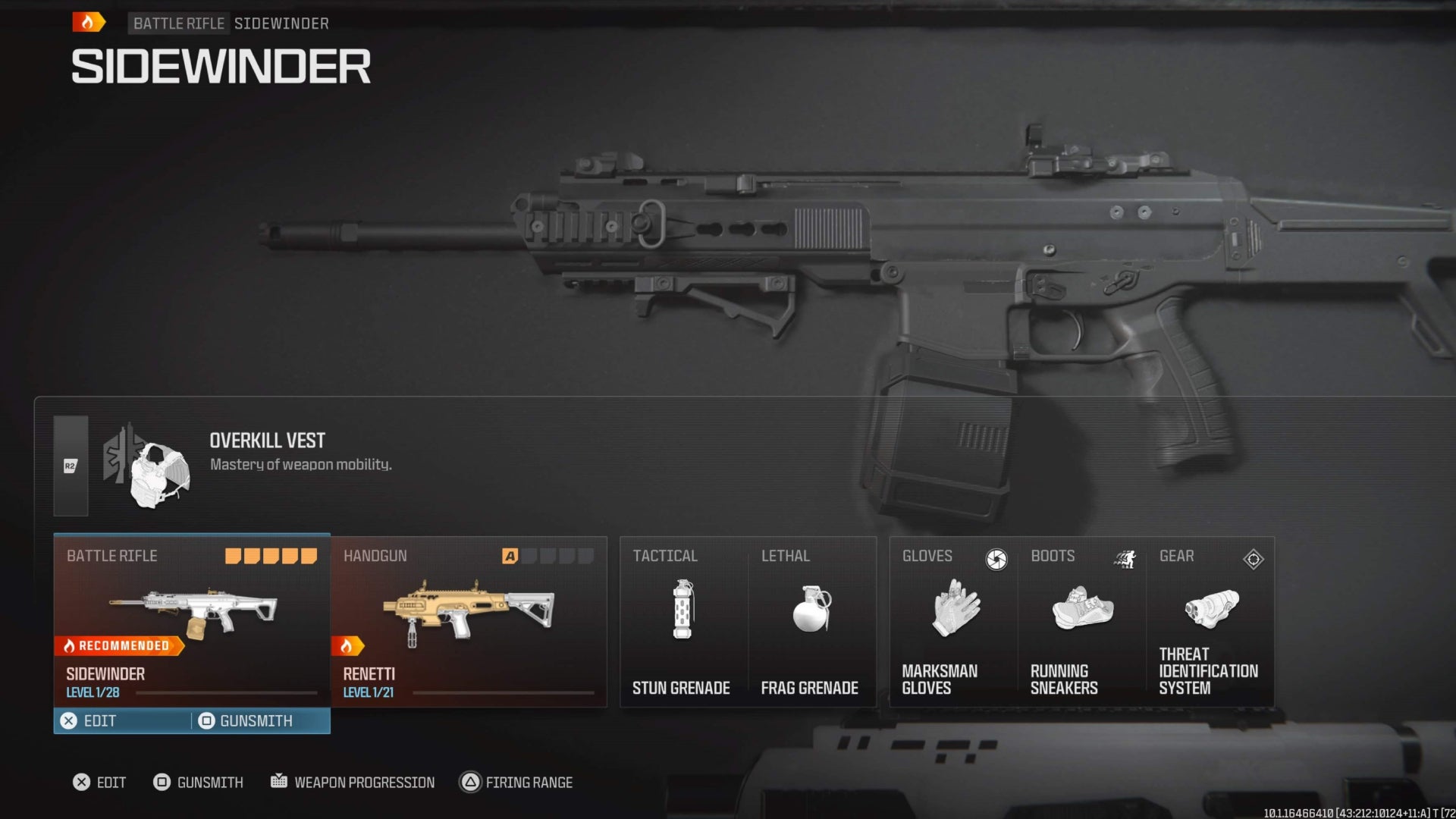1456x819 pixels.
Task: Click the diamond icon next to GEAR header
Action: tap(1252, 560)
